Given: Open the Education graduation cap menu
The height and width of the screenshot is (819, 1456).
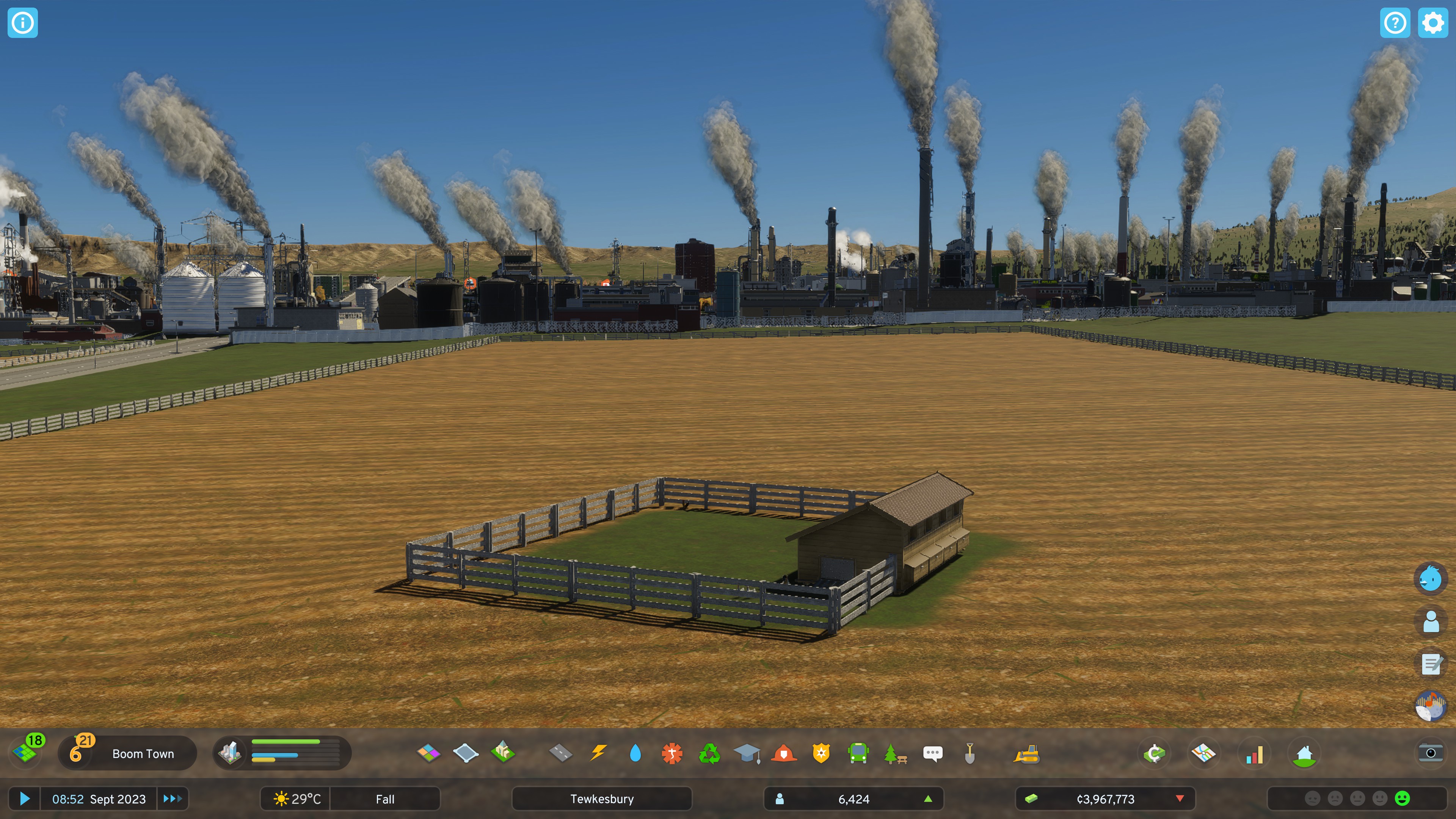Looking at the screenshot, I should tap(747, 753).
